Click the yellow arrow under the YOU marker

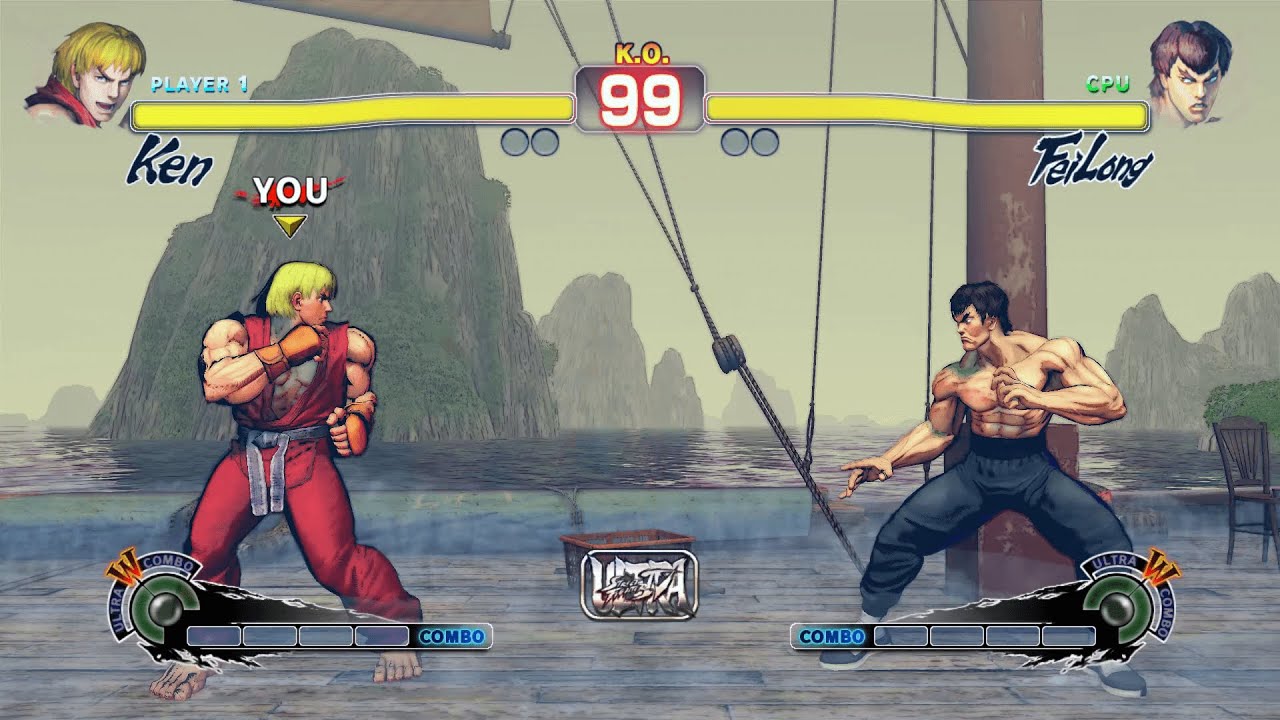(x=291, y=225)
